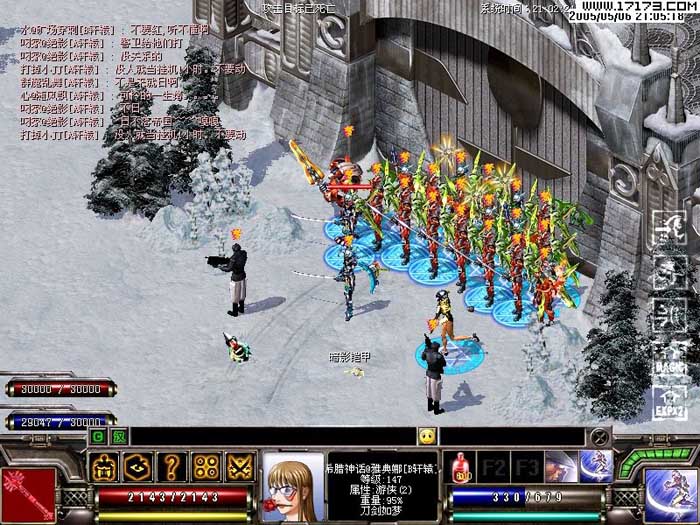Screen dimensions: 700x525
Task: Click the green 叙 chat button
Action: click(x=119, y=436)
